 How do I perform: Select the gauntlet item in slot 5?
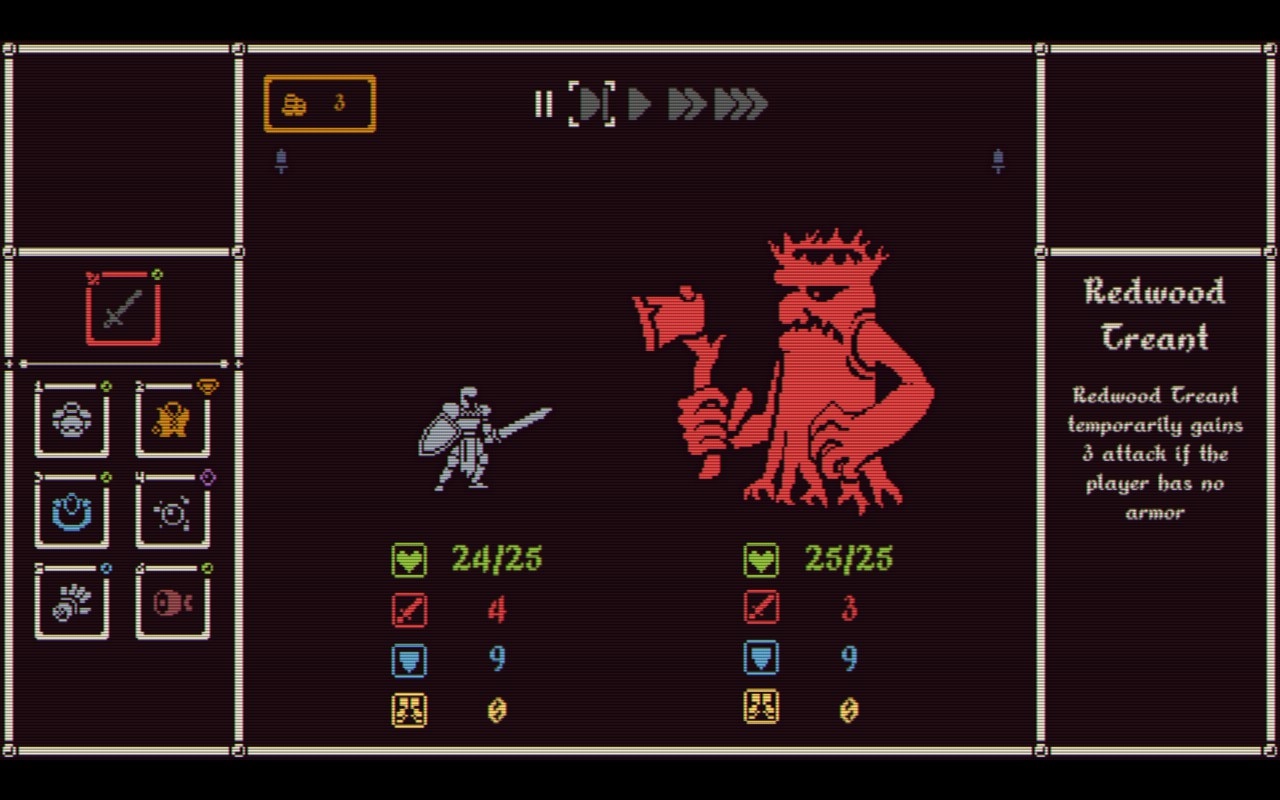[71, 602]
